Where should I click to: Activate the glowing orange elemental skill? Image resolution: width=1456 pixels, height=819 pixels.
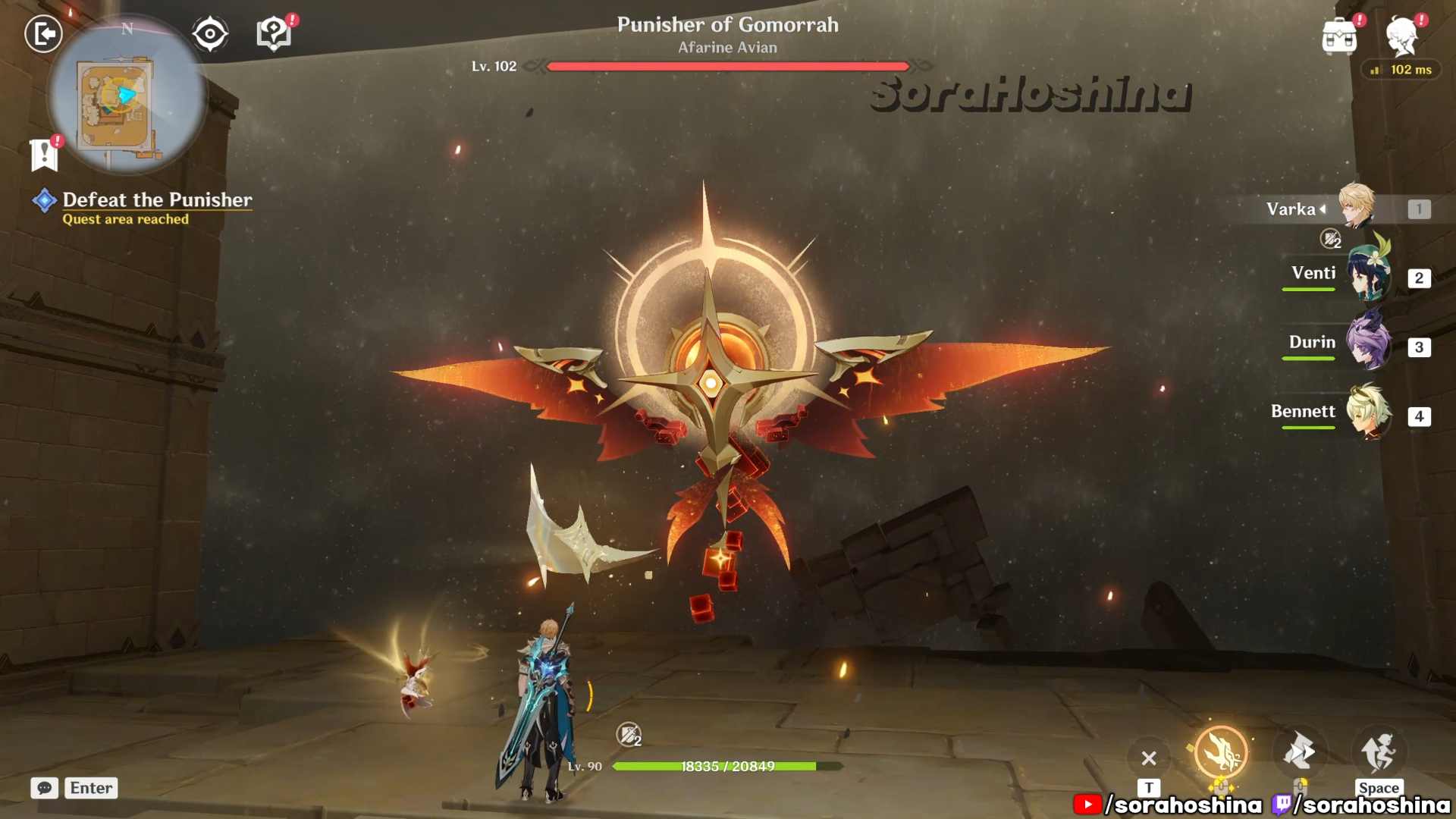1220,753
